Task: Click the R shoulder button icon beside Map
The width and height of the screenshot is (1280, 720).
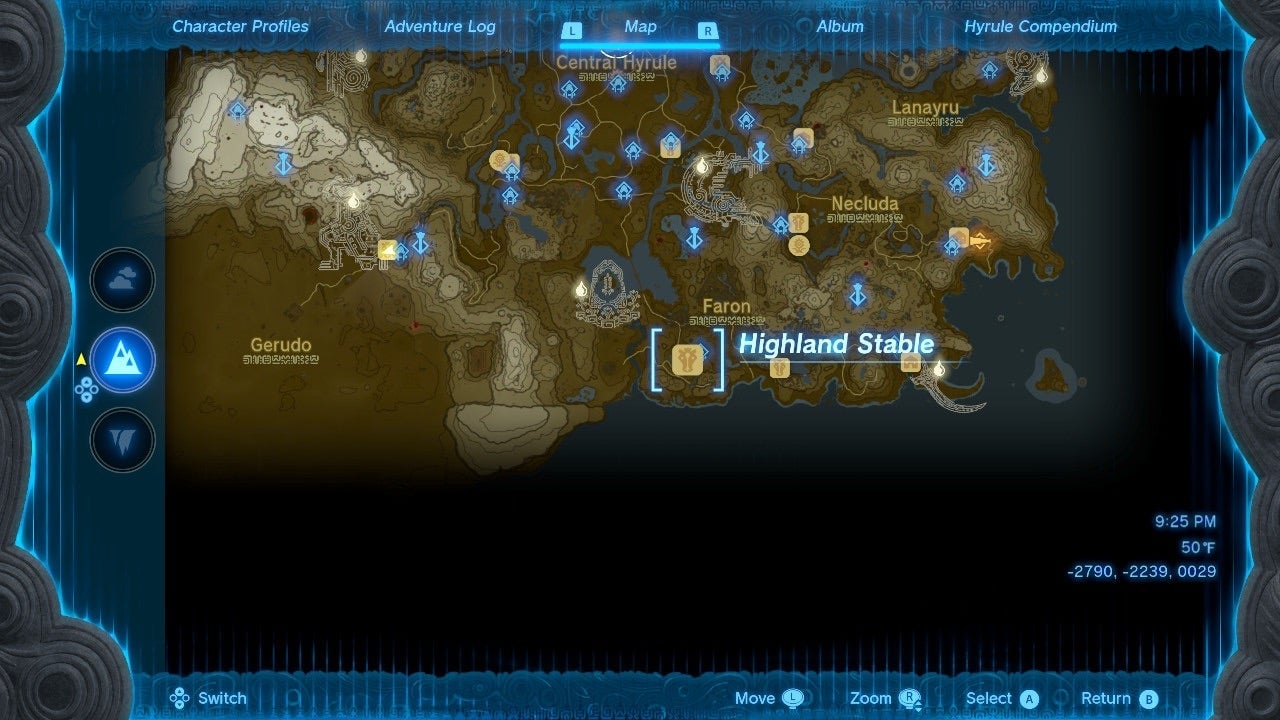Action: 710,31
